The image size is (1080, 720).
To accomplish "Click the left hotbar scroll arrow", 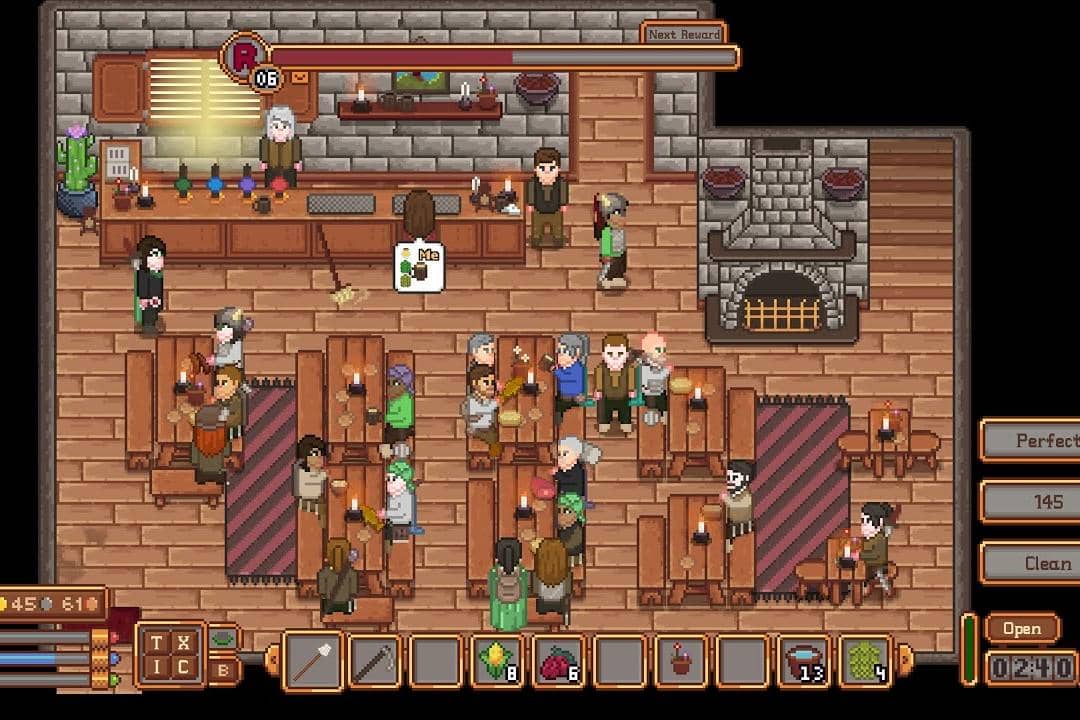I will [x=271, y=659].
